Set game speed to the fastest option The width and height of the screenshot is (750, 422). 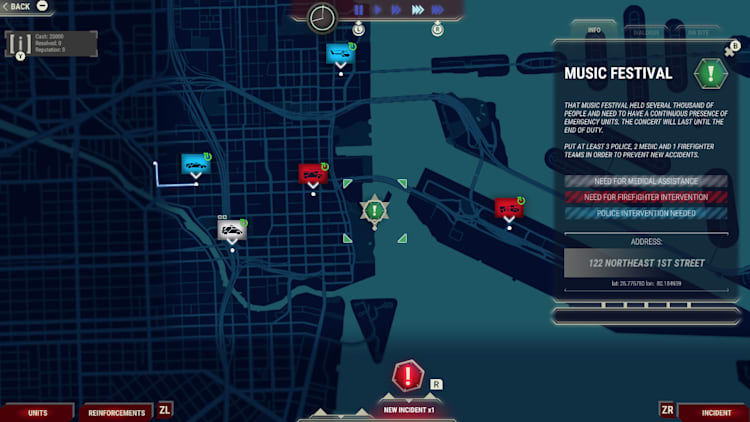coord(438,10)
